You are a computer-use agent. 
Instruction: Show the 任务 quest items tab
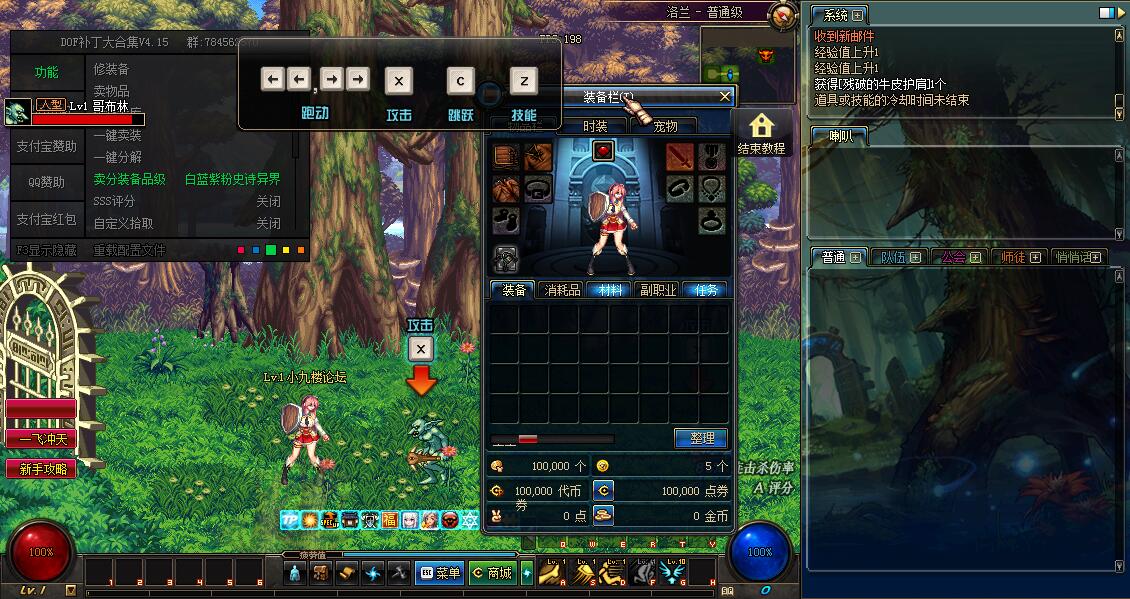point(705,290)
